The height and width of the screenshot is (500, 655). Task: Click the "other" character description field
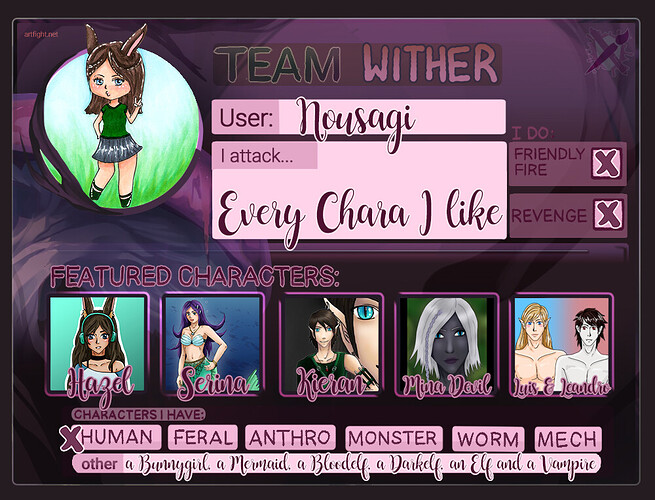pyautogui.click(x=360, y=464)
